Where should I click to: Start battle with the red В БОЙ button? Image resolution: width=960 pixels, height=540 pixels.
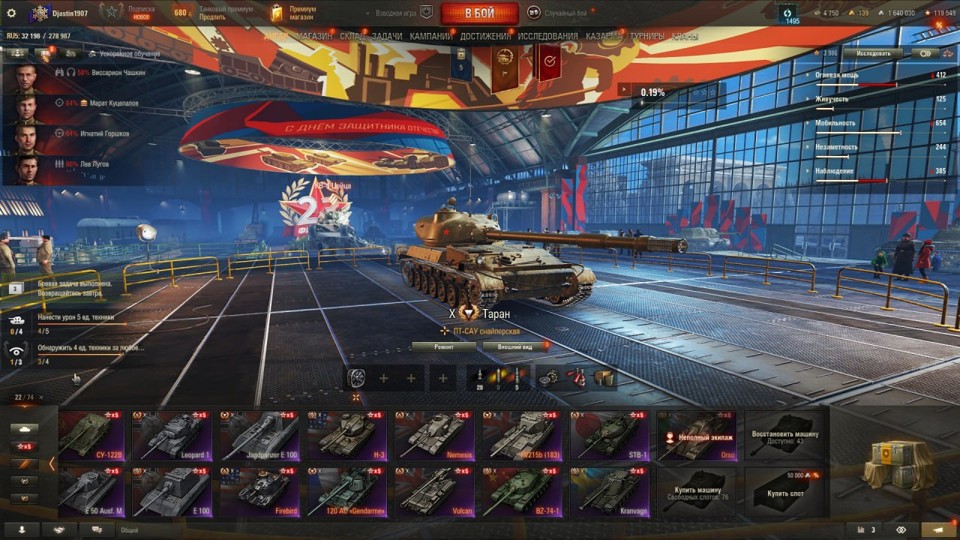click(479, 13)
